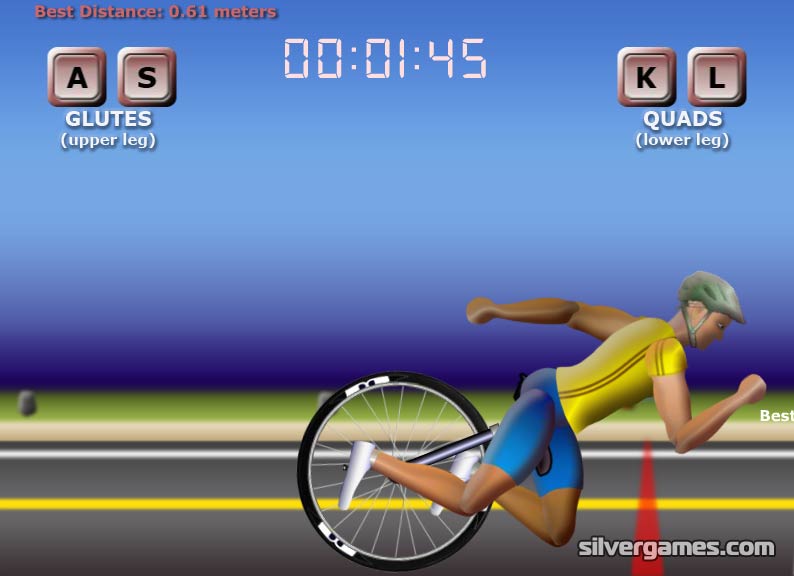The width and height of the screenshot is (794, 576).
Task: Open the silvergames.com watermark link
Action: coord(676,548)
